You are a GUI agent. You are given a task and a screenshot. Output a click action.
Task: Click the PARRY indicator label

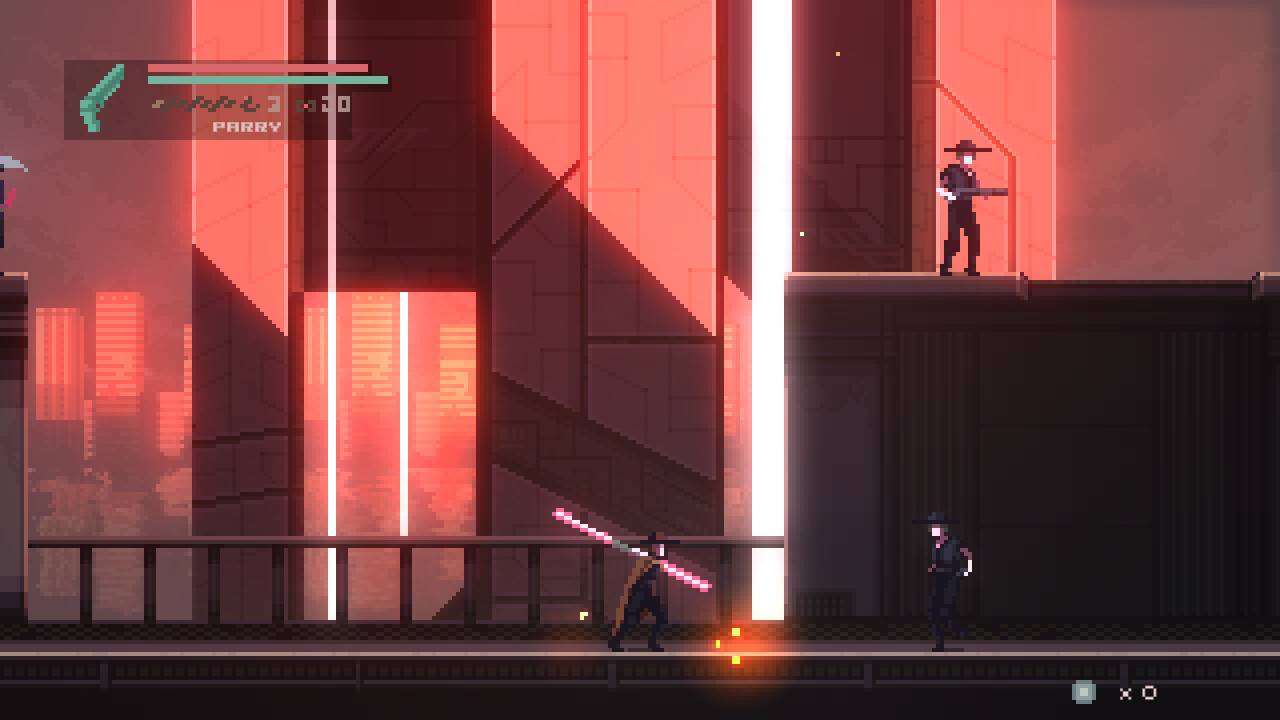[x=247, y=125]
